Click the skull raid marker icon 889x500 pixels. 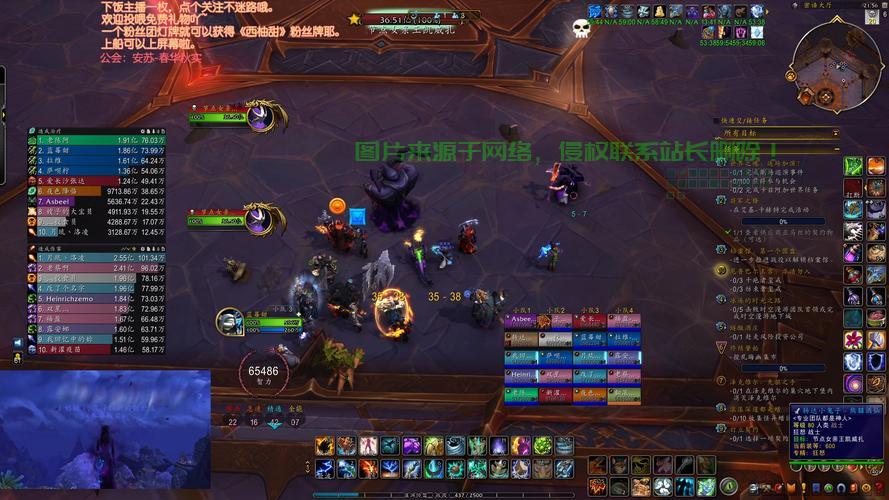click(x=581, y=29)
